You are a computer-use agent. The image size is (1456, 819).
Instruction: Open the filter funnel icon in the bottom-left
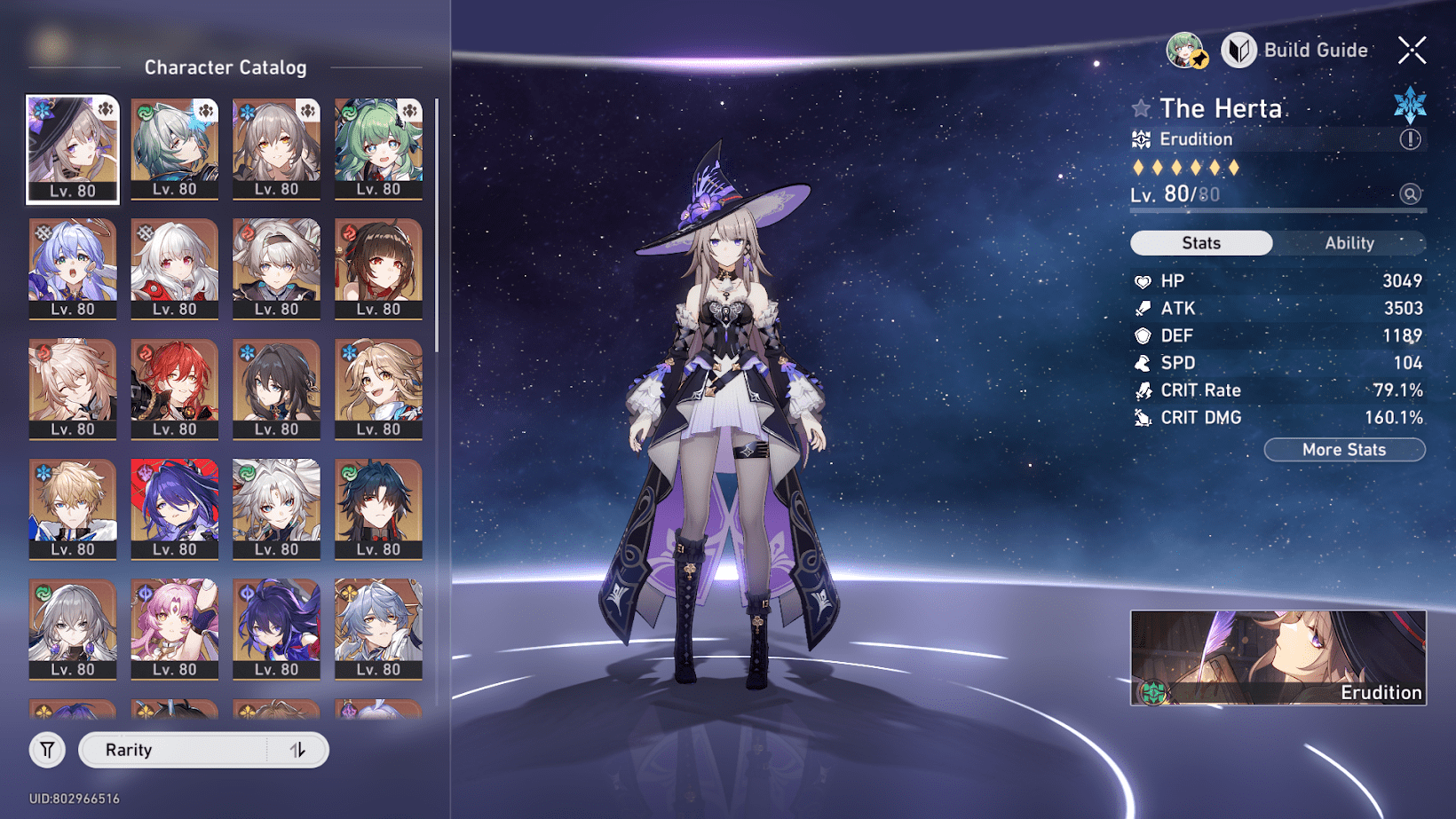tap(47, 750)
